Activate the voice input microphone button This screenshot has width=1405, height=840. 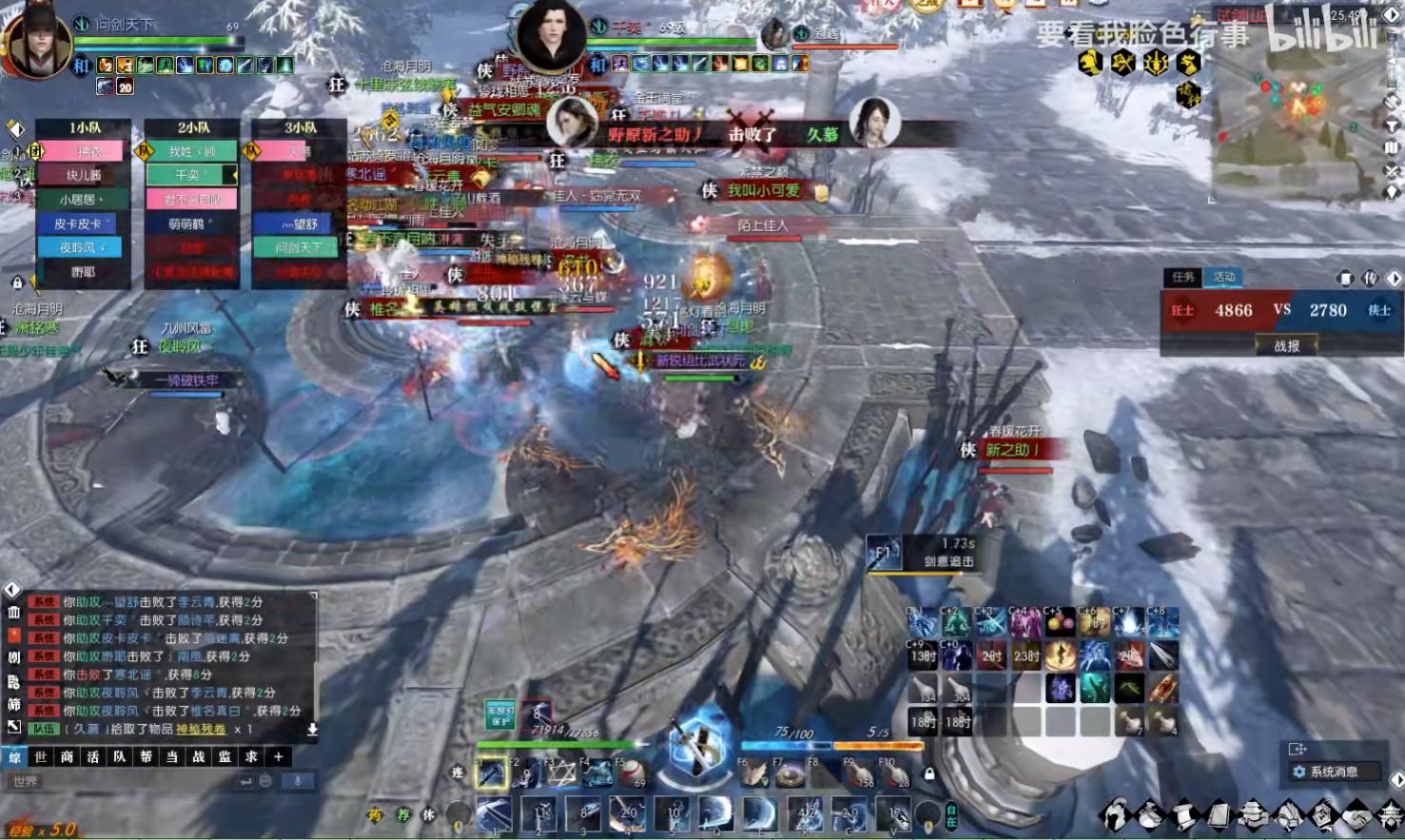tap(297, 781)
